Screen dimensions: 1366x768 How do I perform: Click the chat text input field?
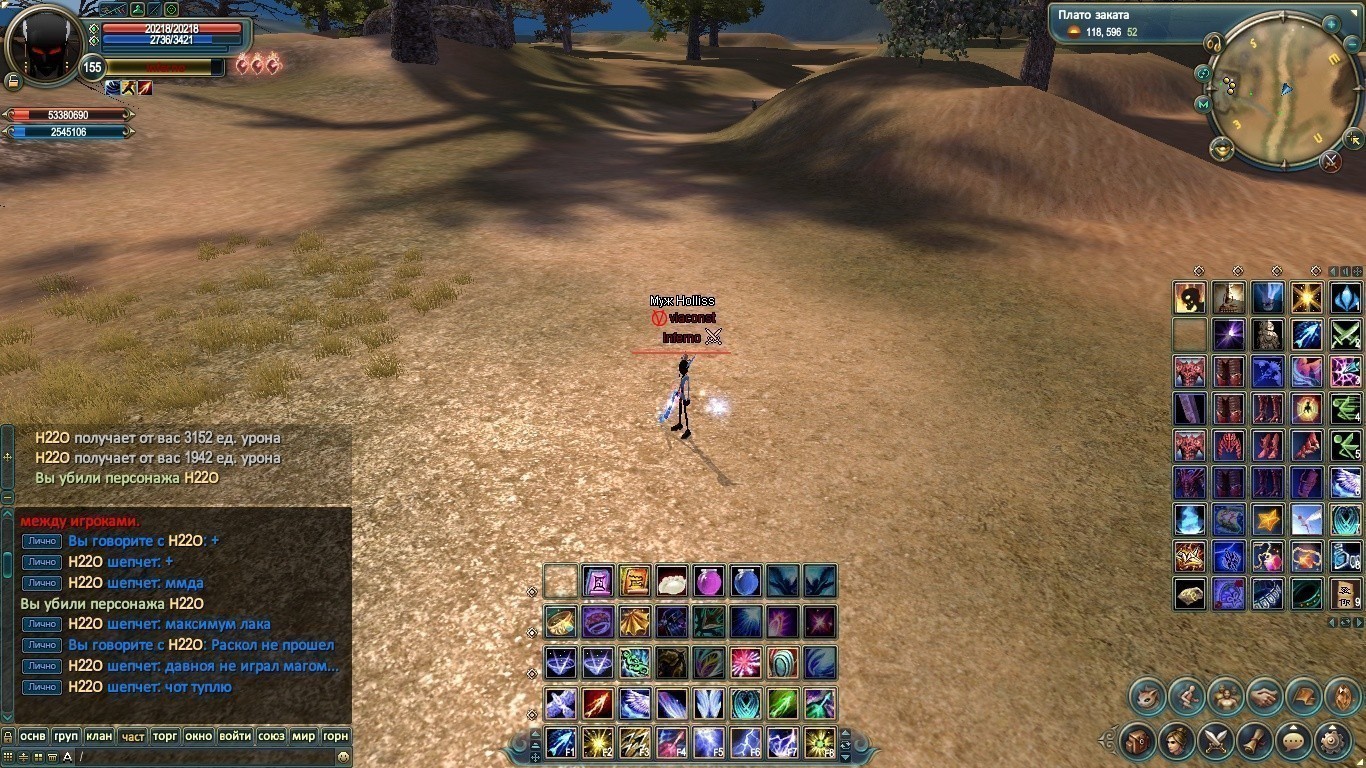[200, 757]
